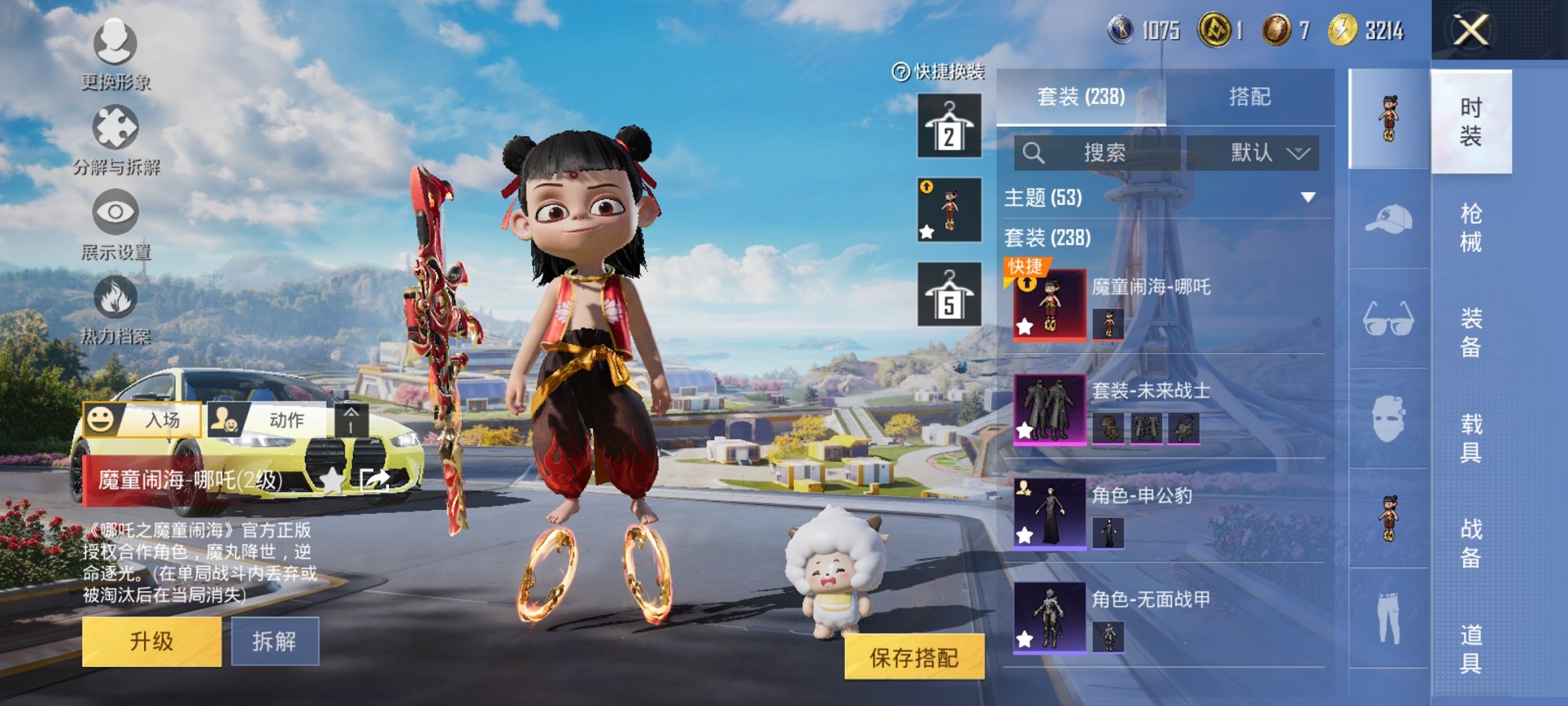The image size is (1568, 706).
Task: Switch to the 枪械 category
Action: [1470, 228]
